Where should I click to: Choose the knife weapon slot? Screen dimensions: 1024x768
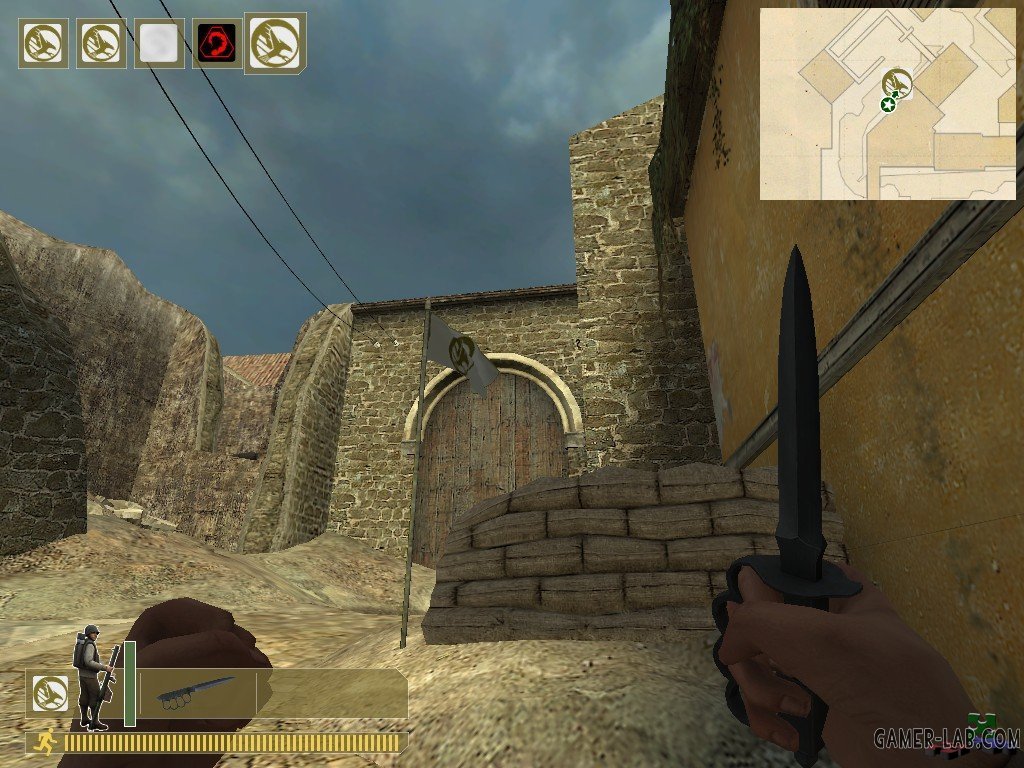click(x=196, y=692)
